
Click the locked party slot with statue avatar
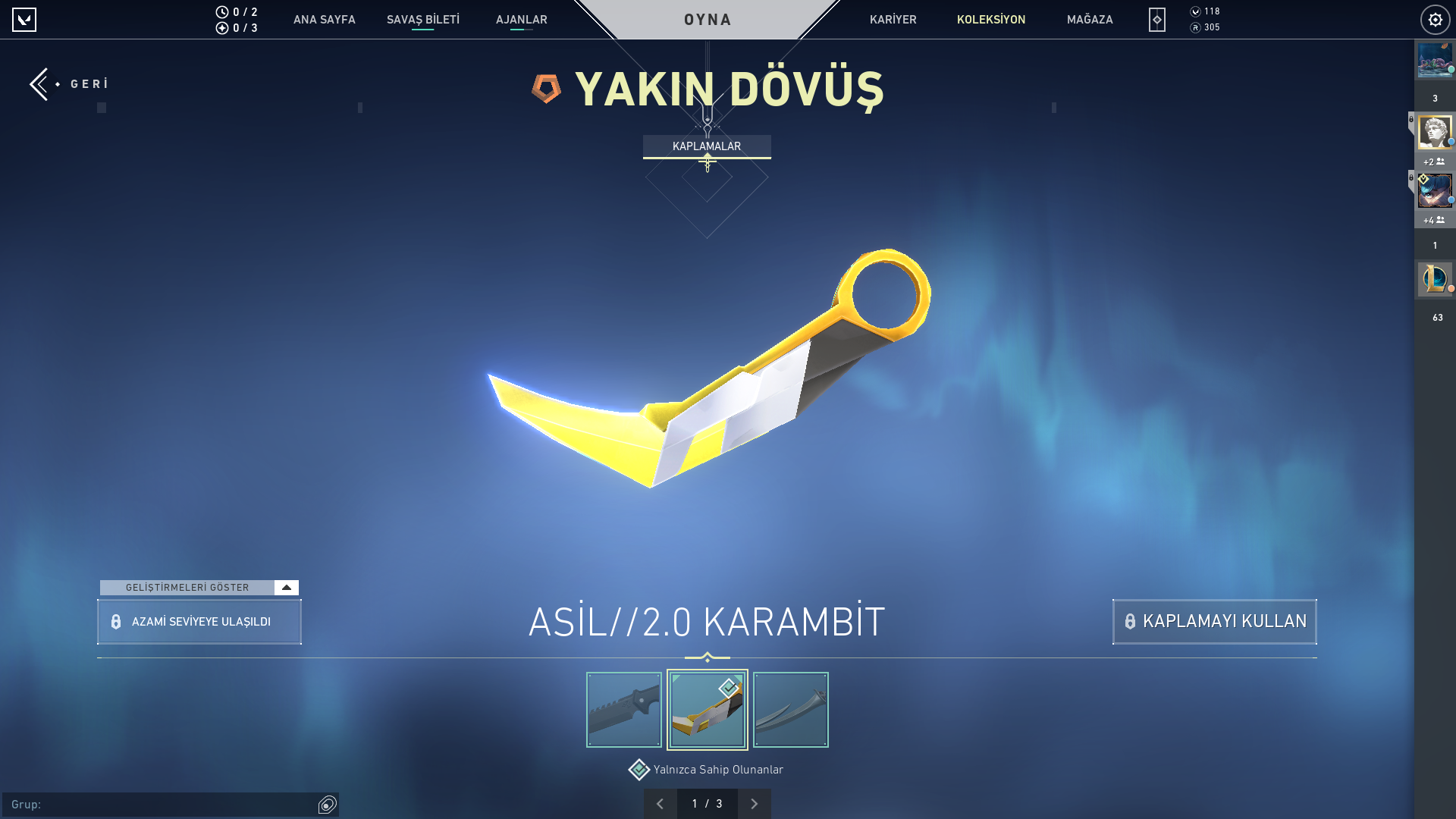[1435, 132]
